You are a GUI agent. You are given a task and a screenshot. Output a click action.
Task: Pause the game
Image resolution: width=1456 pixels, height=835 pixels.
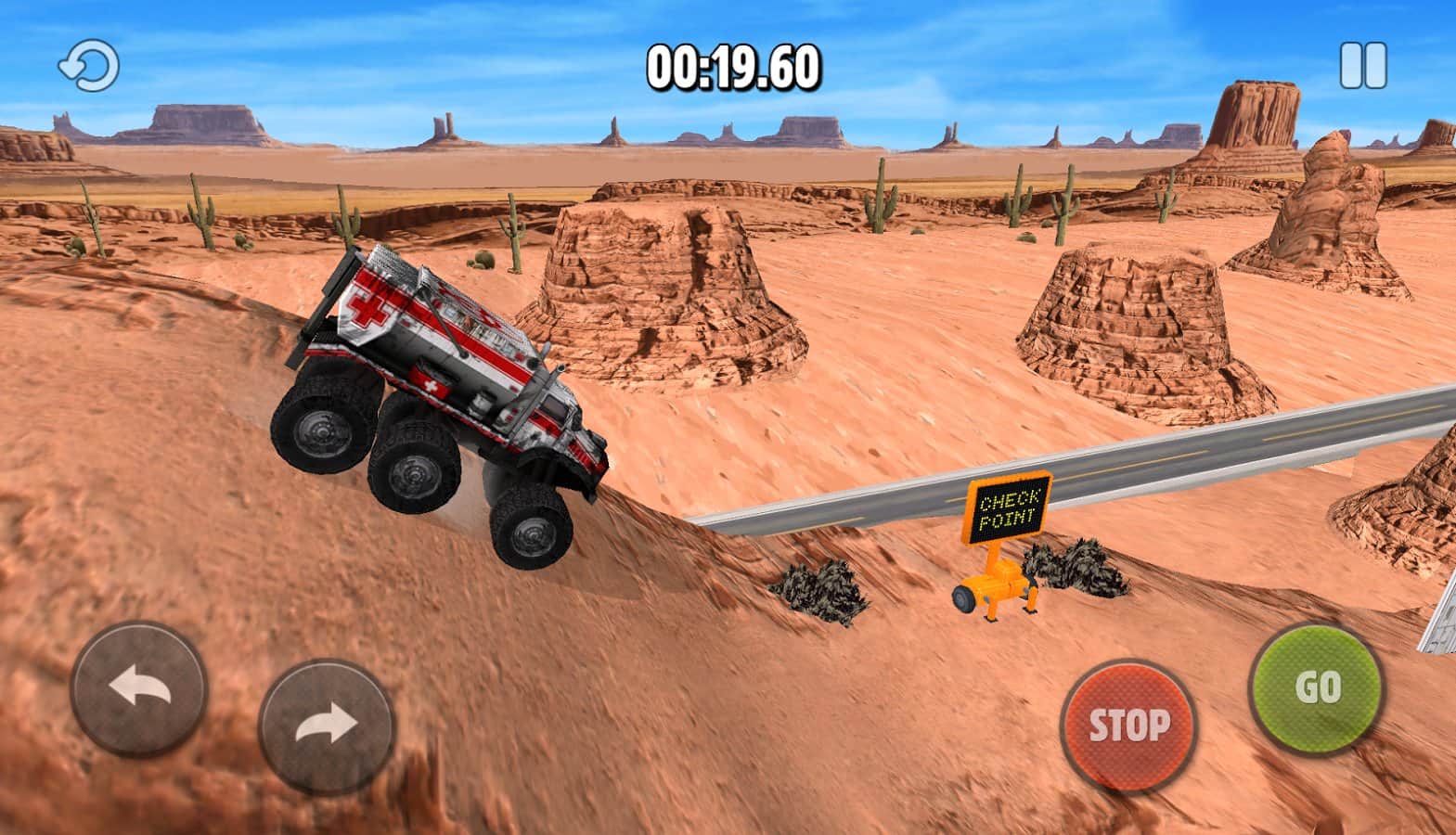[1362, 66]
